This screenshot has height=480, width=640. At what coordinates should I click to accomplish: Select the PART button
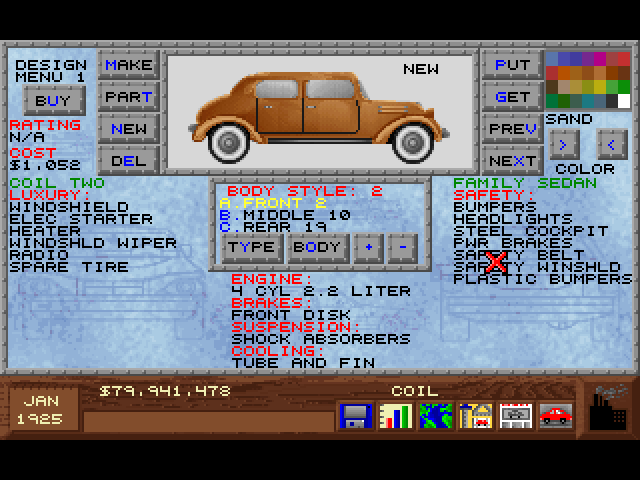coord(129,97)
